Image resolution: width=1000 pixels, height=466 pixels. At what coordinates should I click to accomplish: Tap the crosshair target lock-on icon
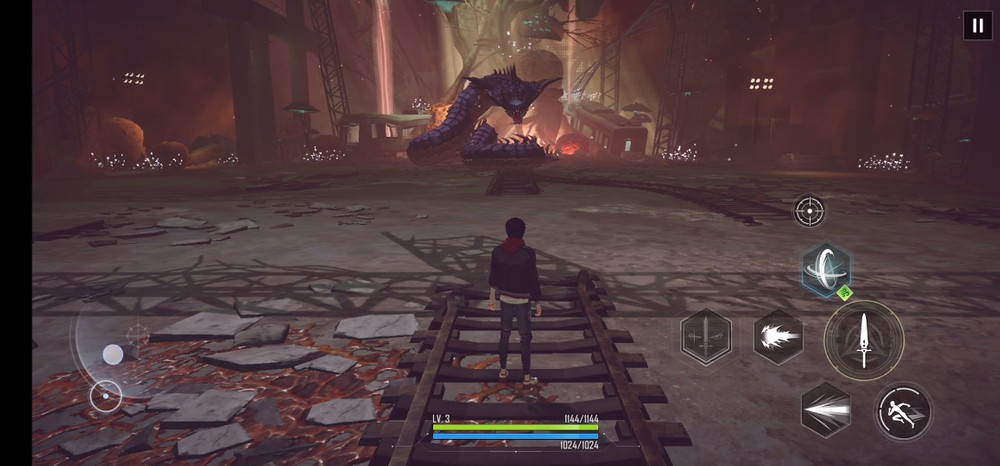(x=809, y=210)
